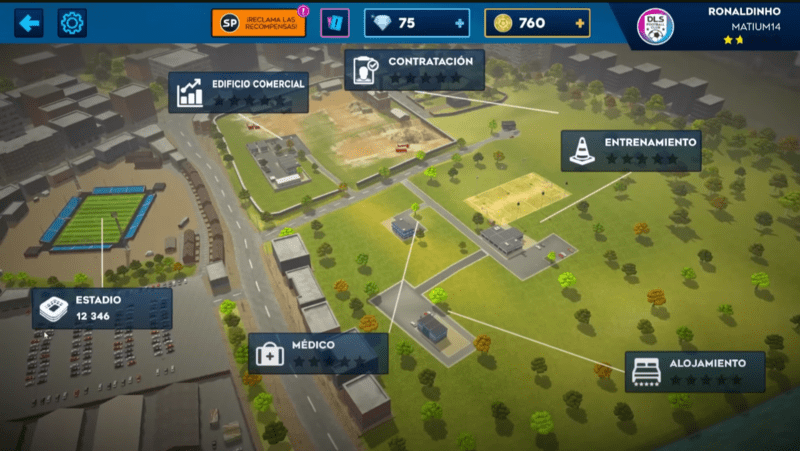The image size is (800, 451).
Task: Open the player cards icon
Action: click(x=334, y=23)
